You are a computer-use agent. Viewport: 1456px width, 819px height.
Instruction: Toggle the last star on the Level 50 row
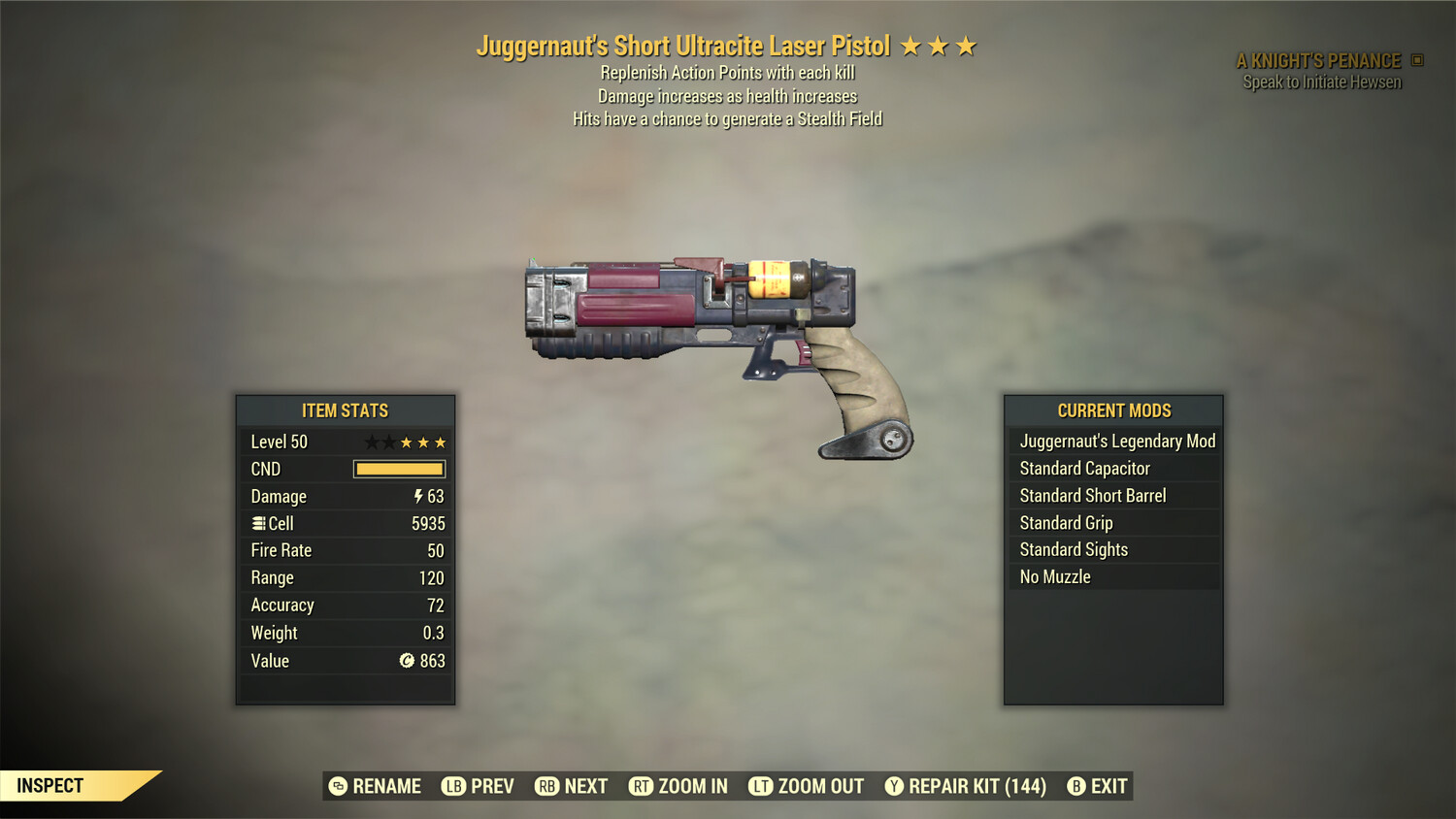440,442
